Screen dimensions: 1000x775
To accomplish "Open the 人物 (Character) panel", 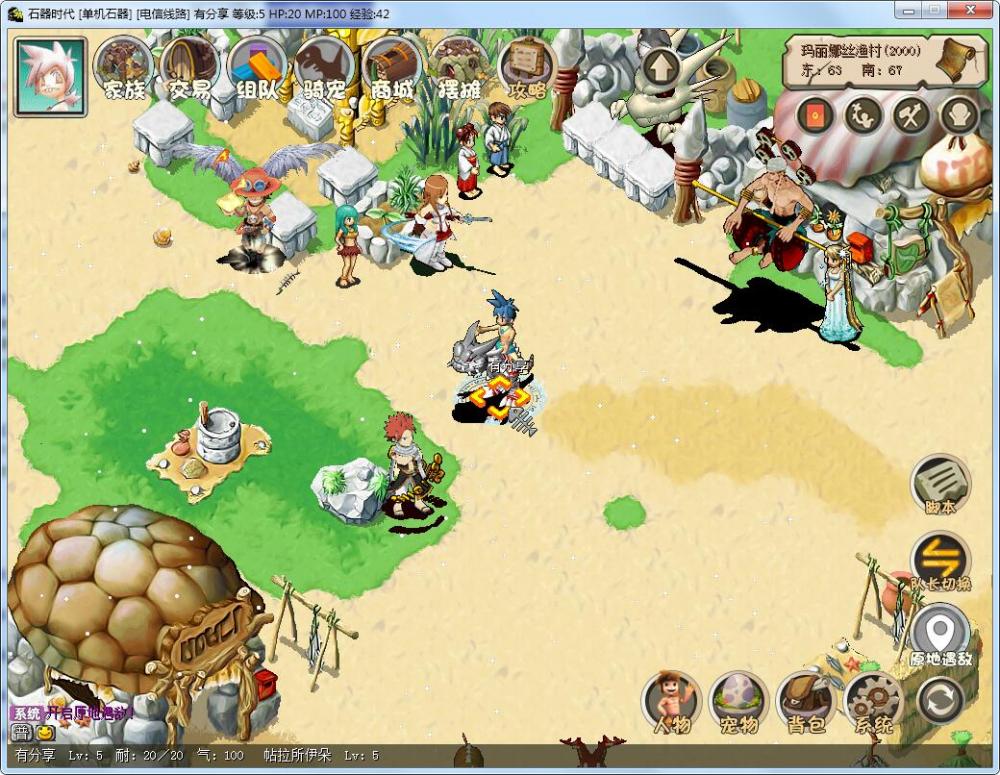I will tap(672, 701).
